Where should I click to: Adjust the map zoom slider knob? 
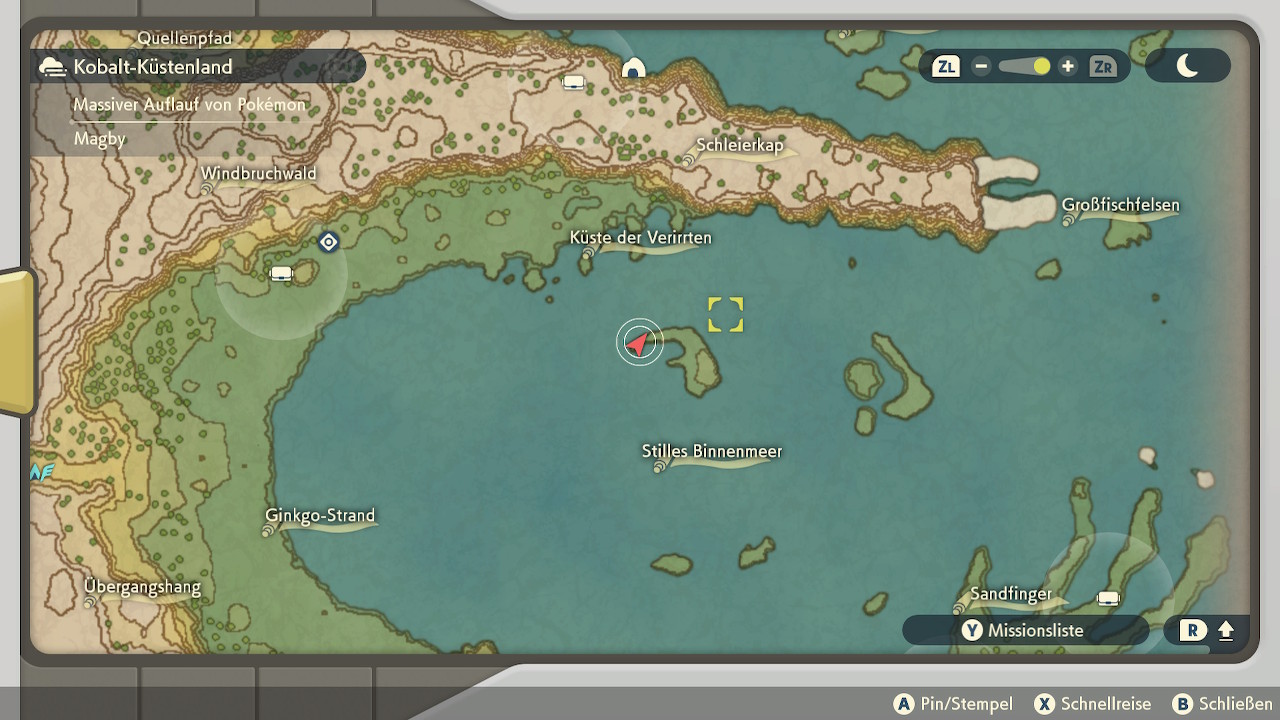(1042, 67)
